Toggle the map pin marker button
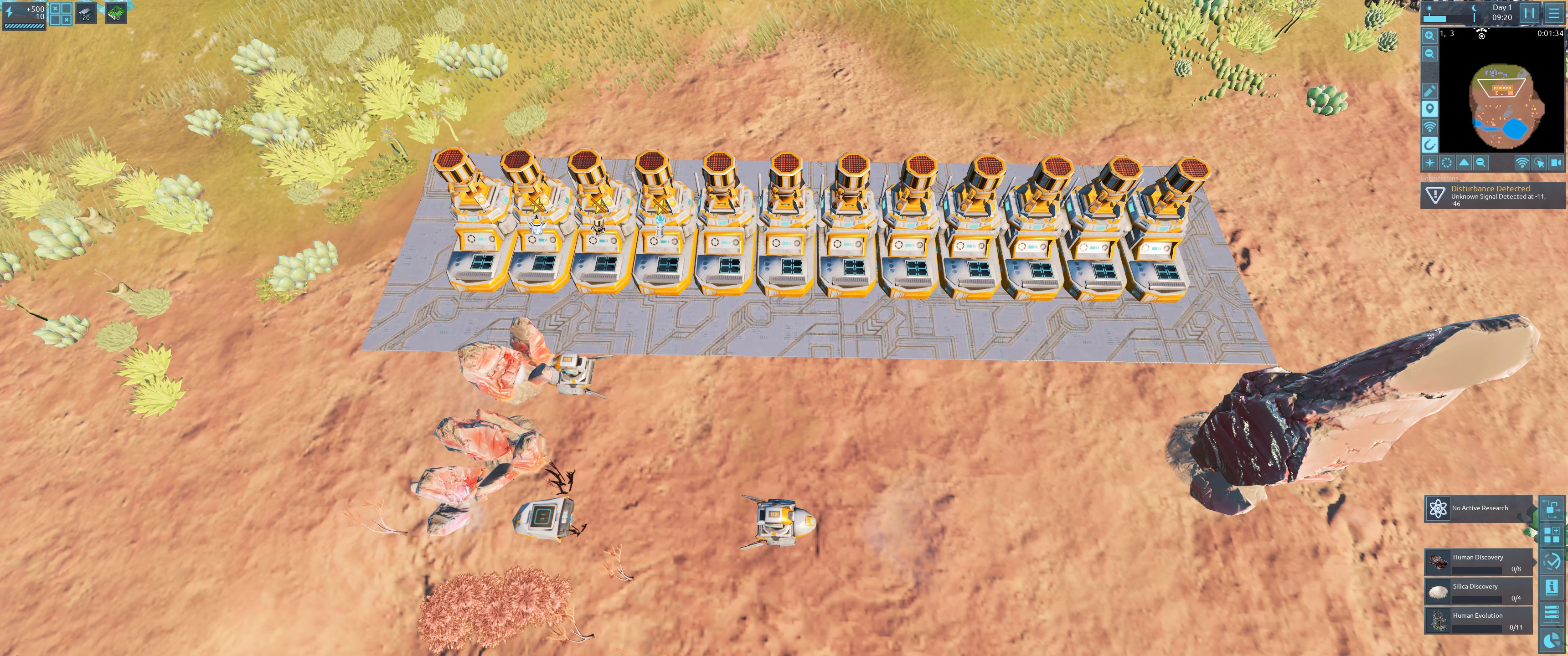Screen dimensions: 1568x656 (x=1429, y=109)
